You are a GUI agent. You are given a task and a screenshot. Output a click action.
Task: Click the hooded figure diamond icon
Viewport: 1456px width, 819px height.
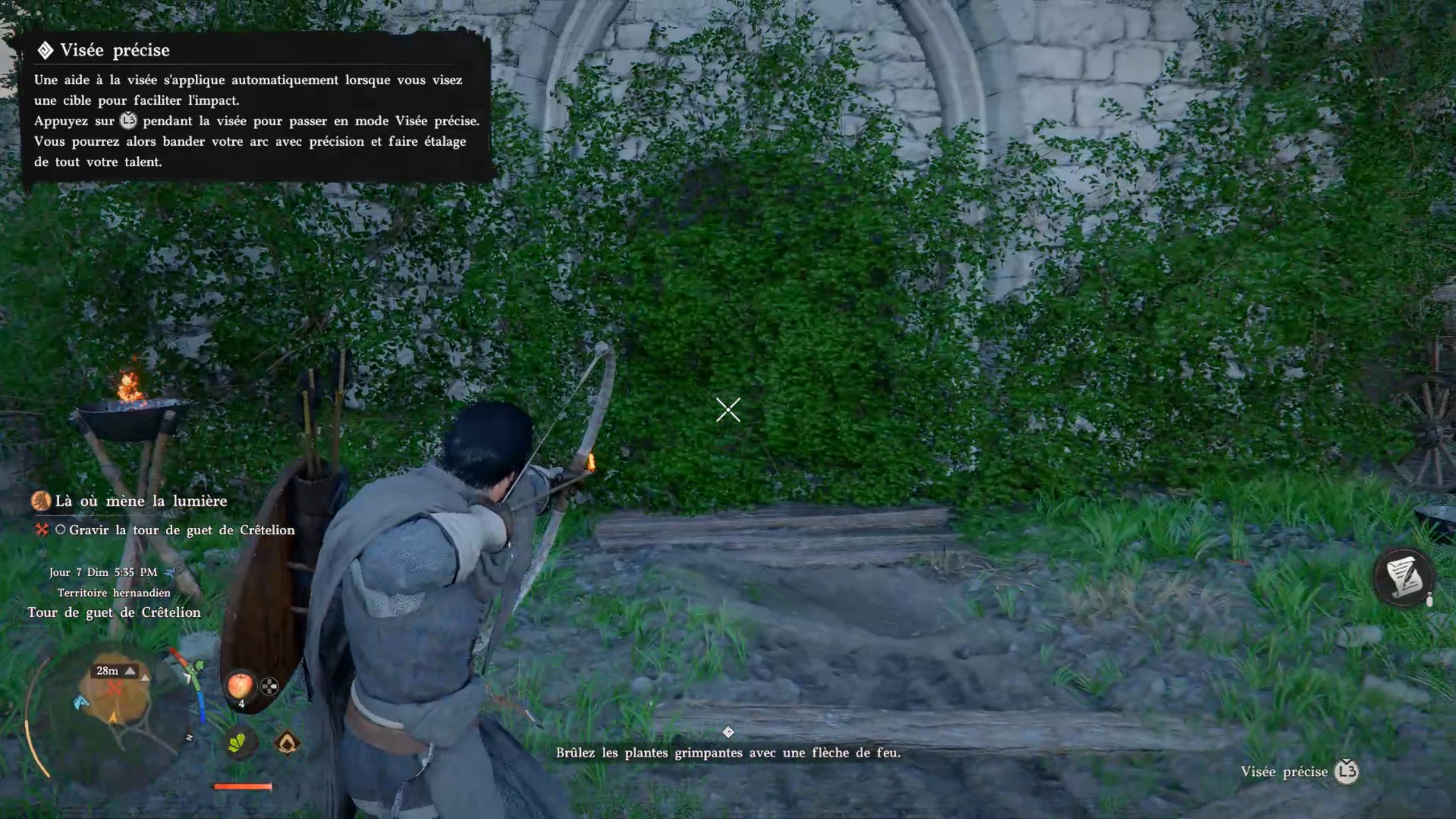[287, 742]
